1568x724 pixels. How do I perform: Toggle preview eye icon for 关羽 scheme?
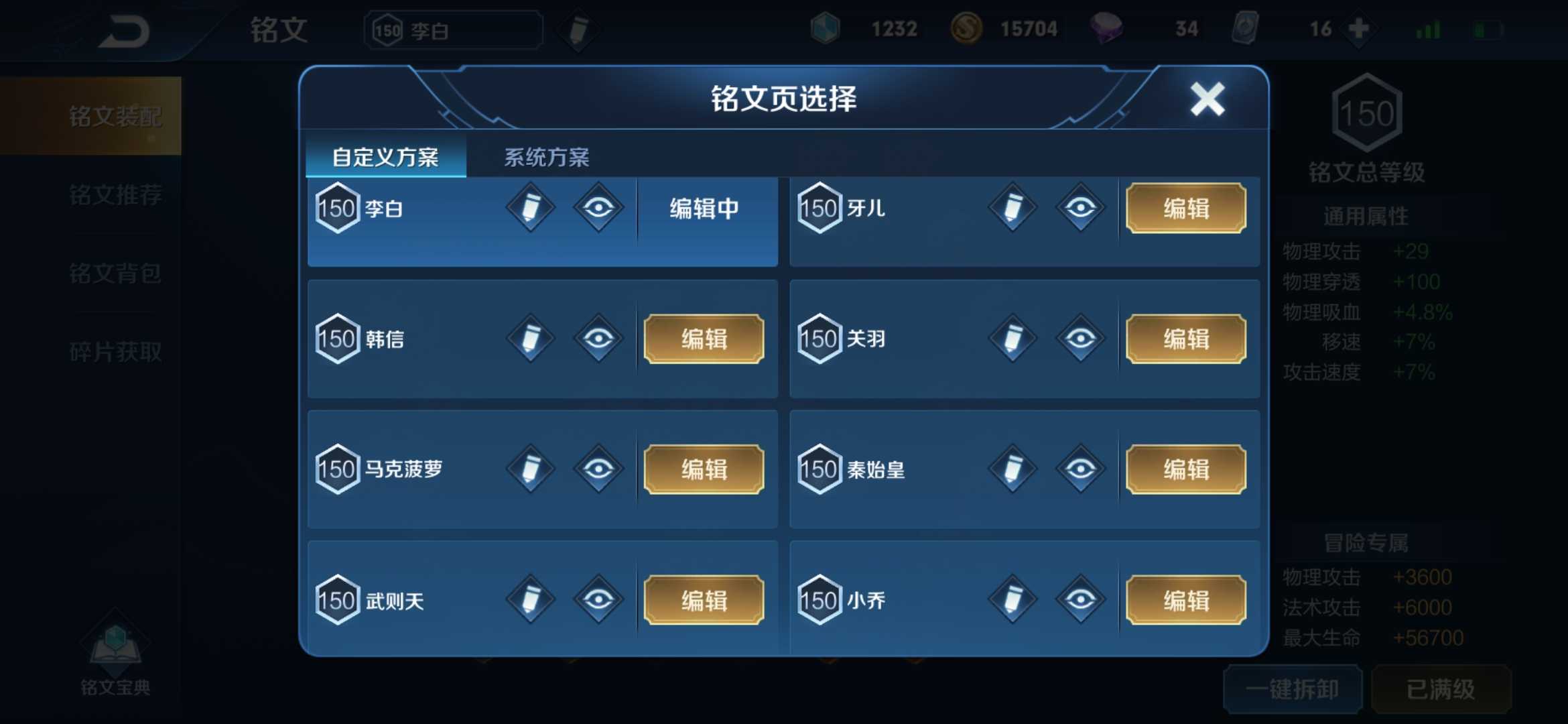[1080, 339]
